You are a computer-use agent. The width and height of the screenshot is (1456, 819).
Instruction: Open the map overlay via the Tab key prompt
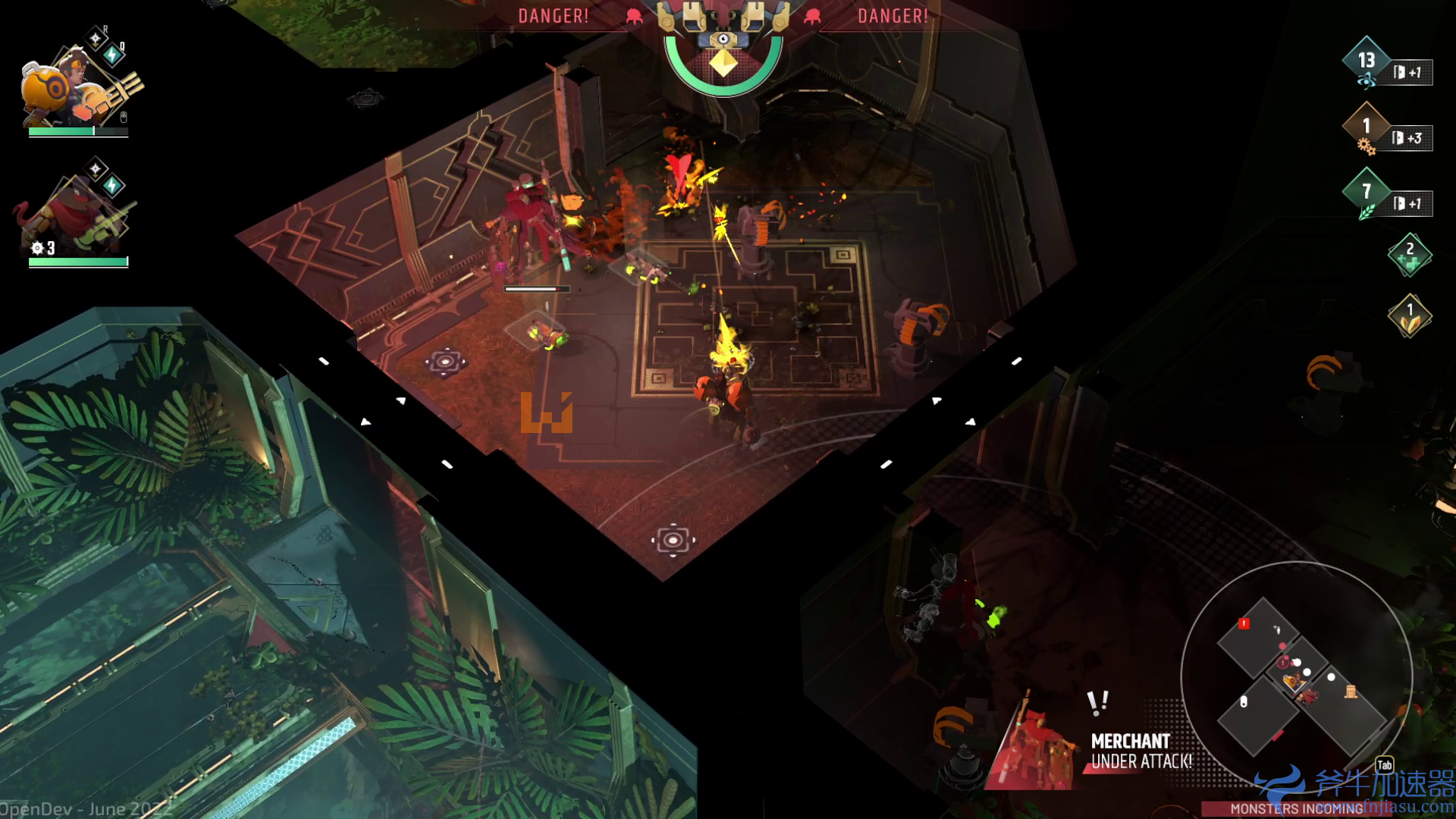click(x=1385, y=765)
